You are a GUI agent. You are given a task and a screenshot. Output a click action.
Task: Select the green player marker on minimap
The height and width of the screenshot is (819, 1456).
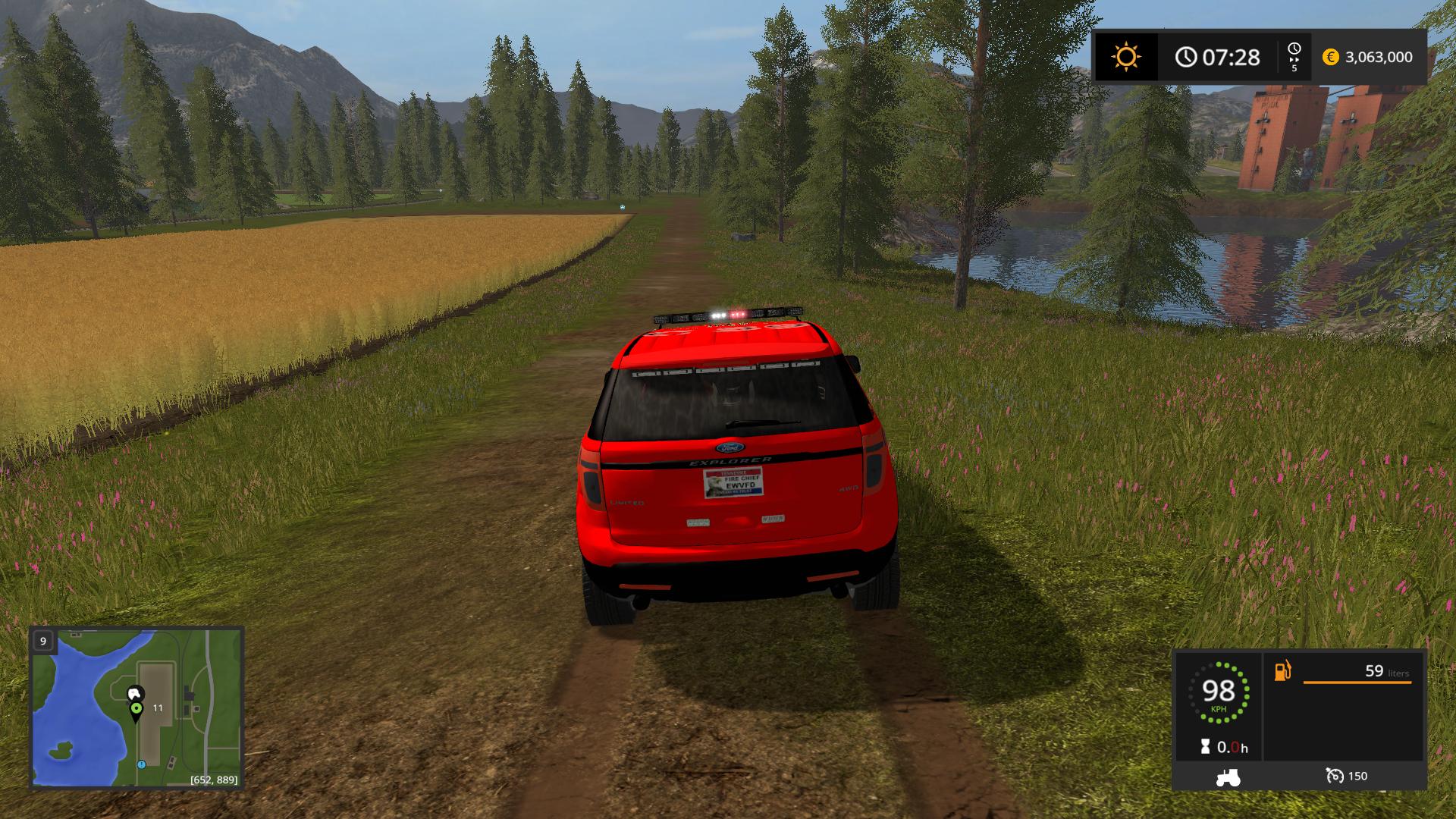[136, 709]
